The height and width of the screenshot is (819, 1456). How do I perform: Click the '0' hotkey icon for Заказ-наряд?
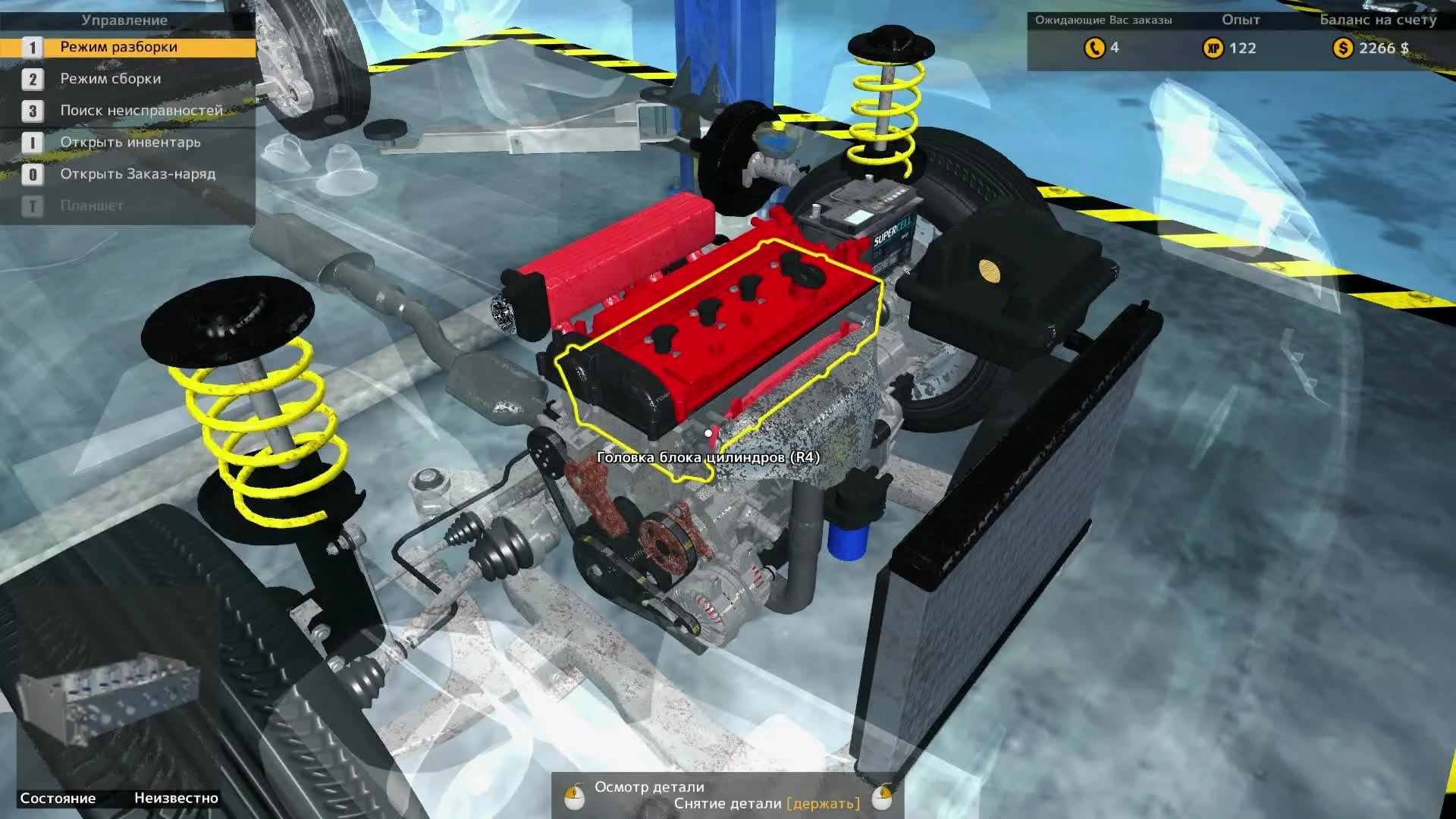(x=31, y=174)
